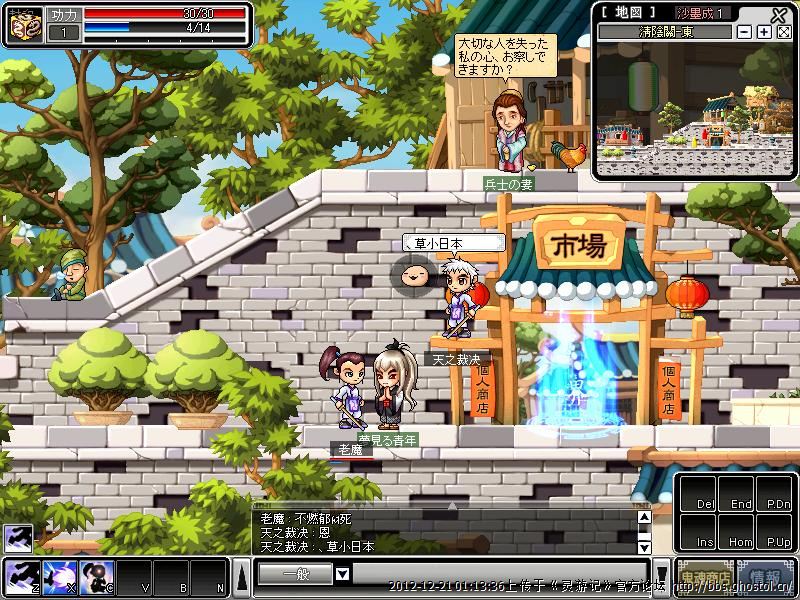This screenshot has width=800, height=600.
Task: Close the map window
Action: [x=779, y=14]
